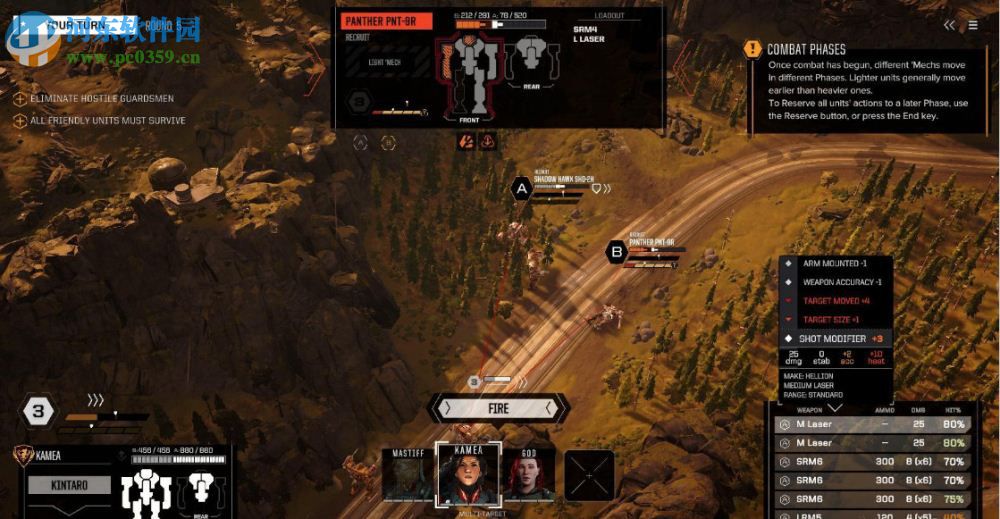
Task: Choose the God pilot portrait
Action: 529,474
